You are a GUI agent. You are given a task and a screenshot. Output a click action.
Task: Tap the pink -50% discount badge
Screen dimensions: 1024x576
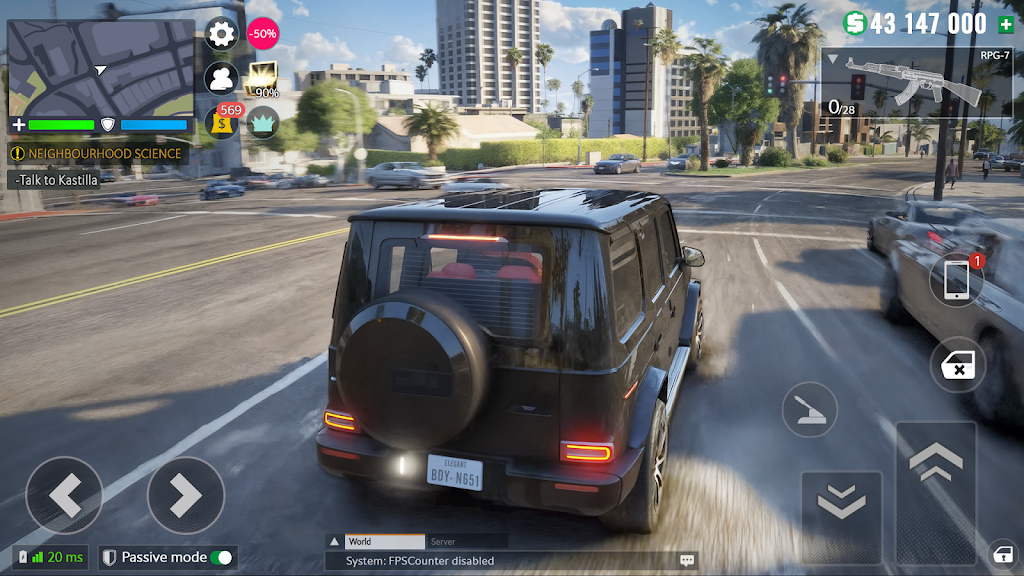262,34
